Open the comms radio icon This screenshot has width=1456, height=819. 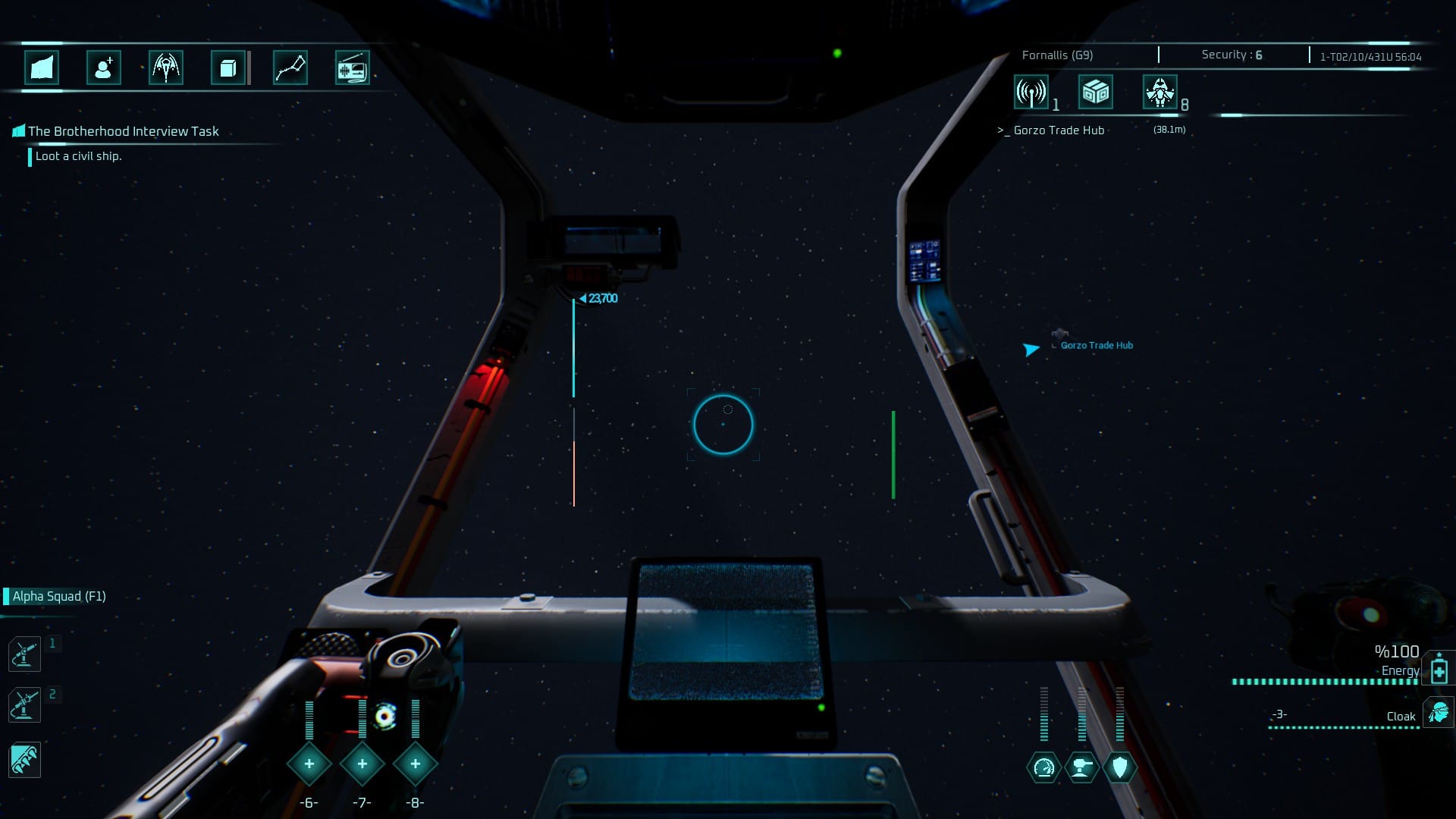(x=353, y=67)
